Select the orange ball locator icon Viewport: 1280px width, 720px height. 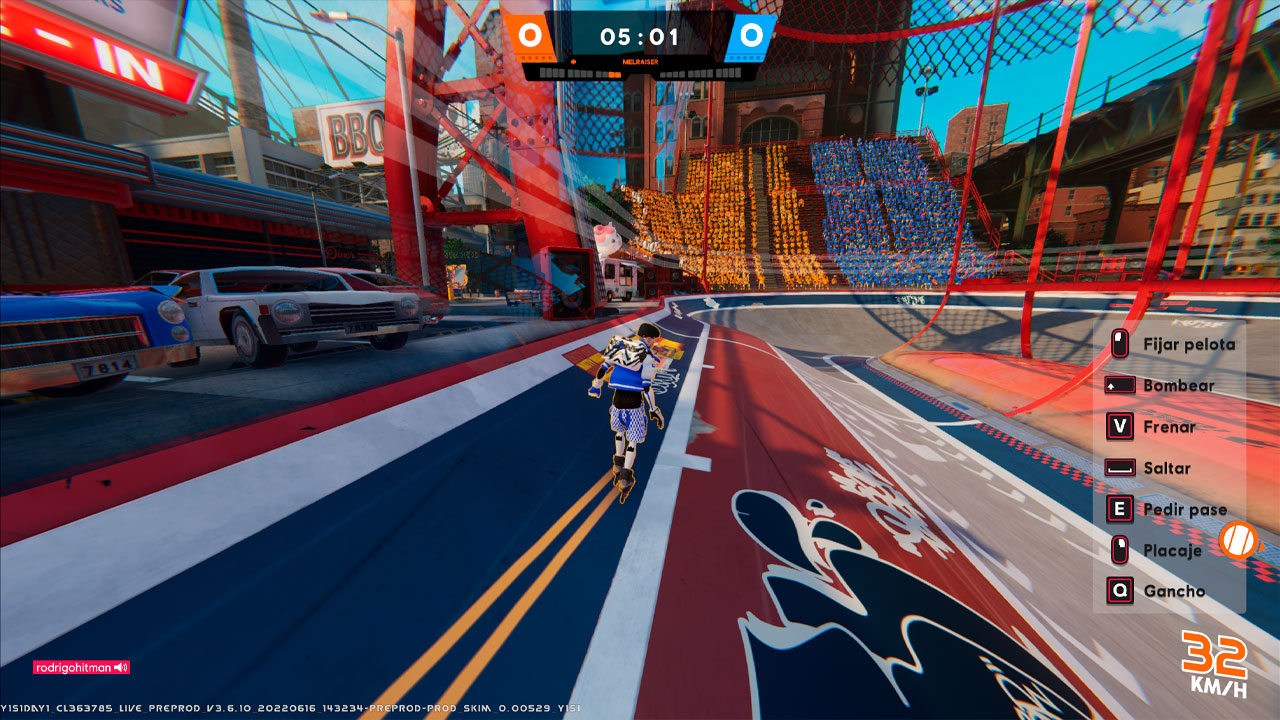click(1238, 541)
